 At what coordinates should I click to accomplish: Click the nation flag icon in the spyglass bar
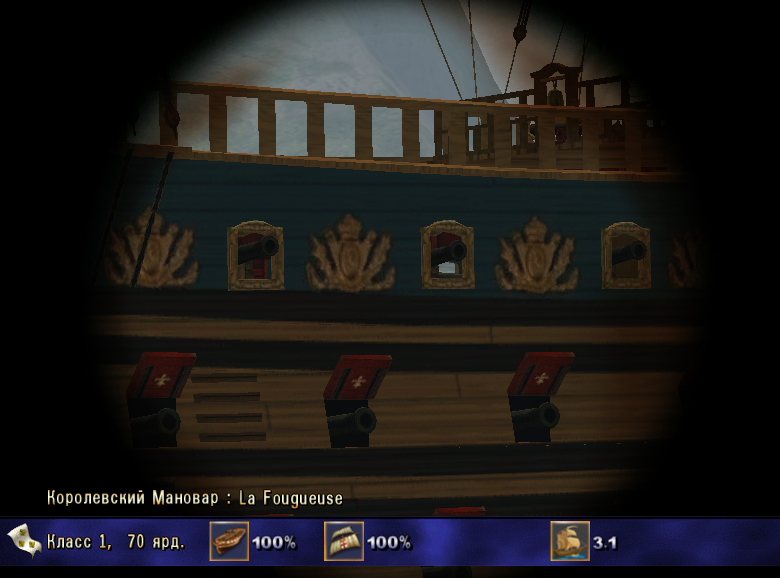(24, 541)
